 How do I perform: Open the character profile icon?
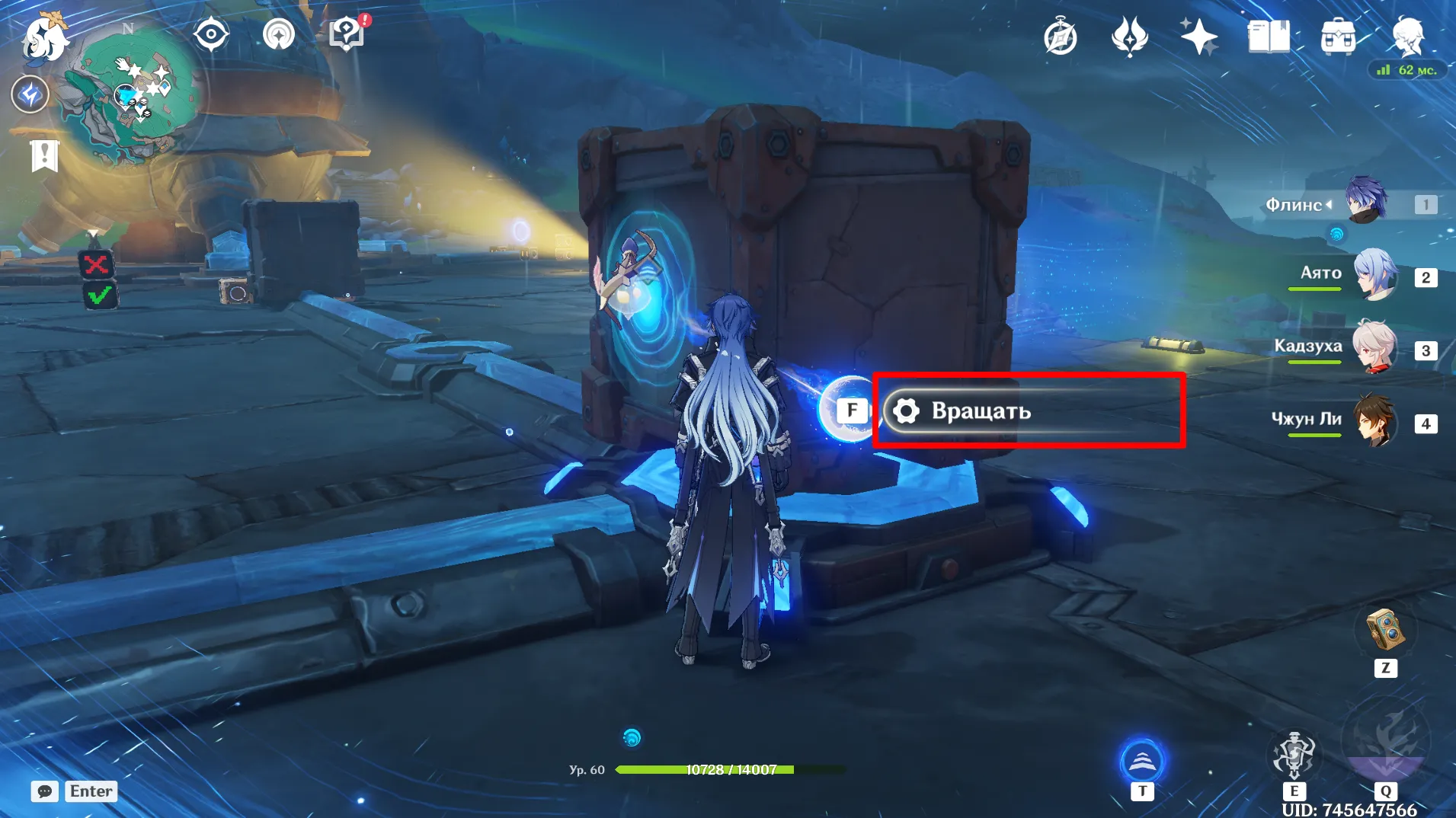pos(1408,37)
